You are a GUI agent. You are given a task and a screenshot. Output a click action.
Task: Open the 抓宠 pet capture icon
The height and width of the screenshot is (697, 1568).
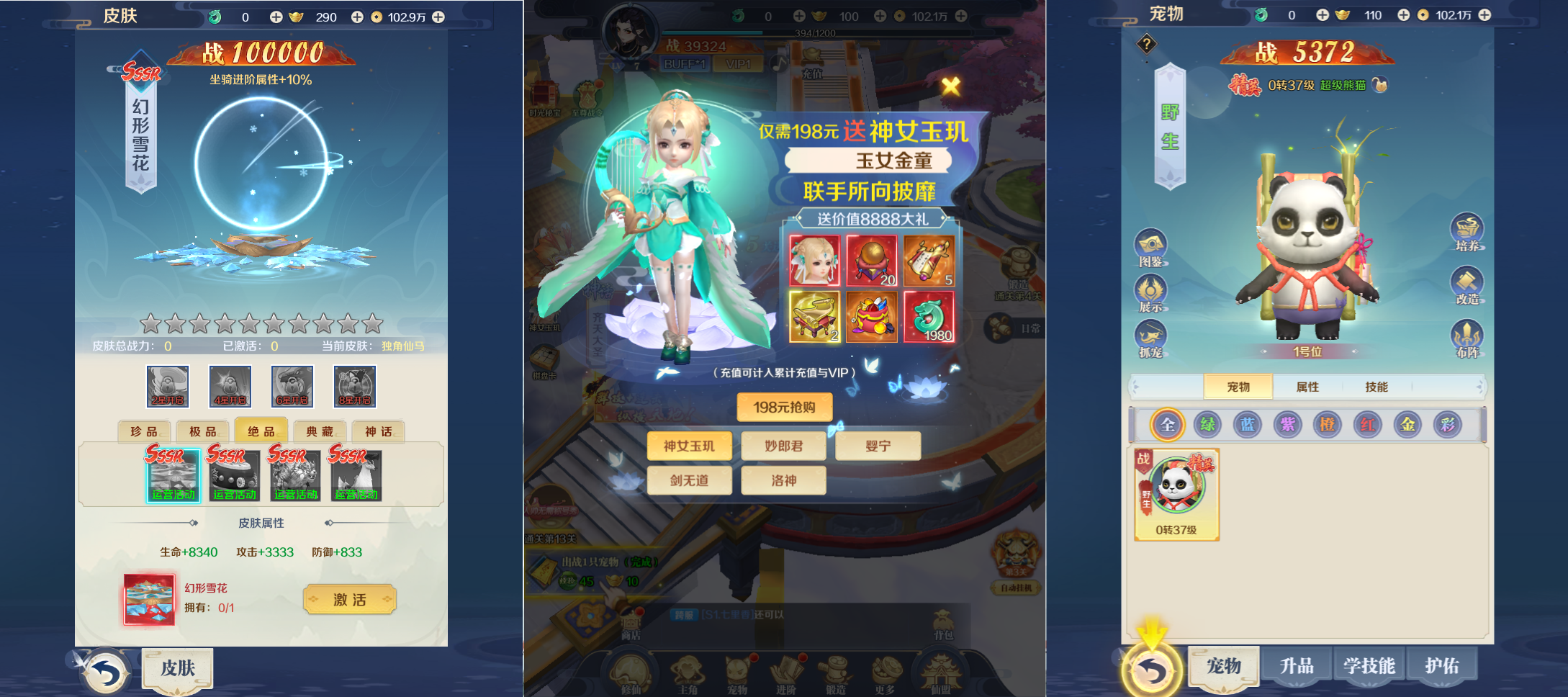pos(1150,338)
